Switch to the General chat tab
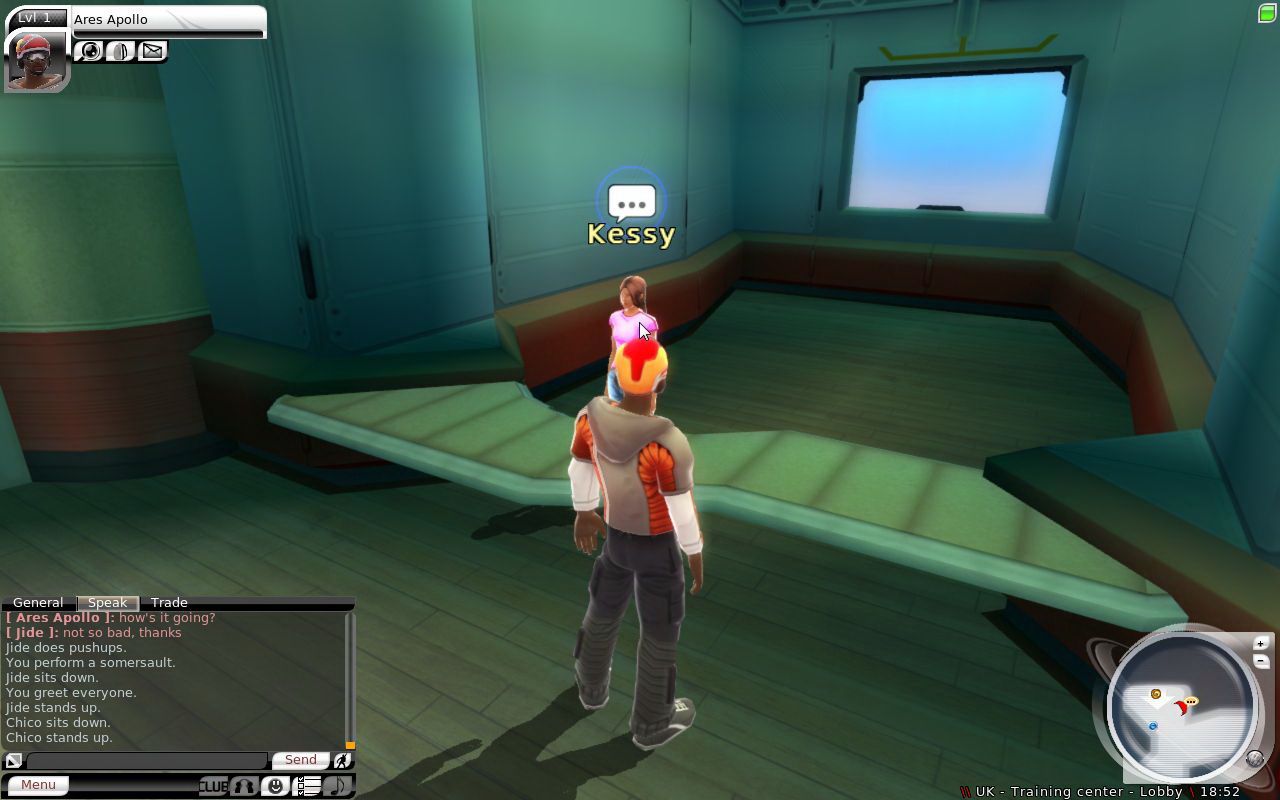The image size is (1280, 800). [x=38, y=603]
